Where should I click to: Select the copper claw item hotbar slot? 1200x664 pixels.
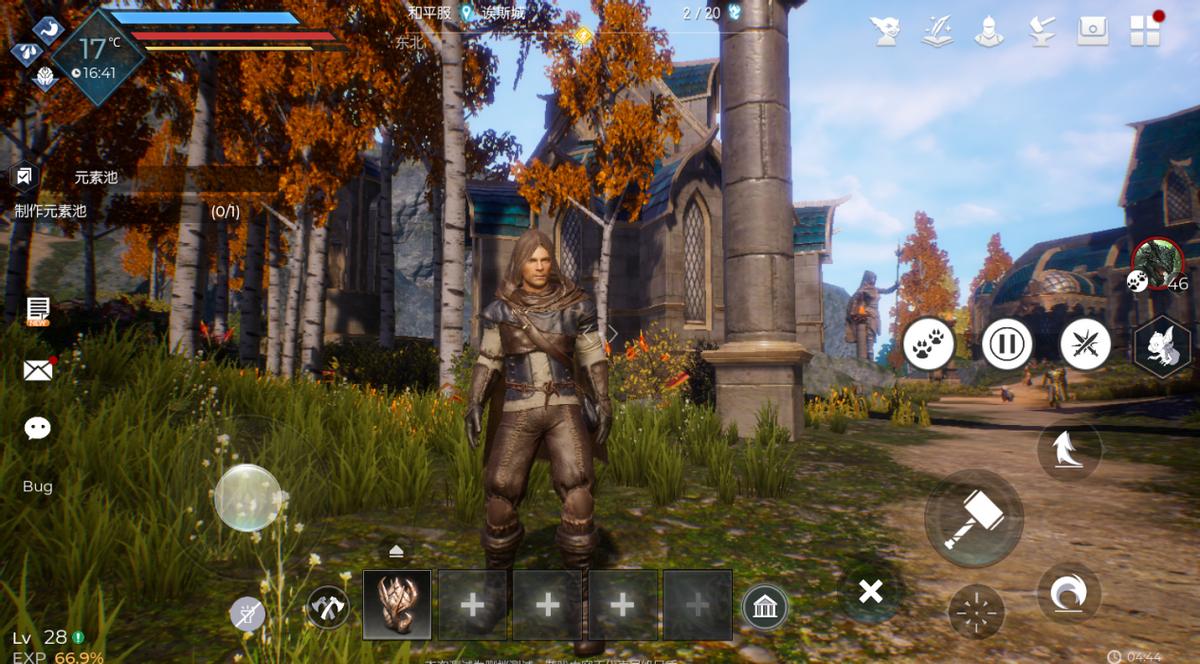pos(397,605)
